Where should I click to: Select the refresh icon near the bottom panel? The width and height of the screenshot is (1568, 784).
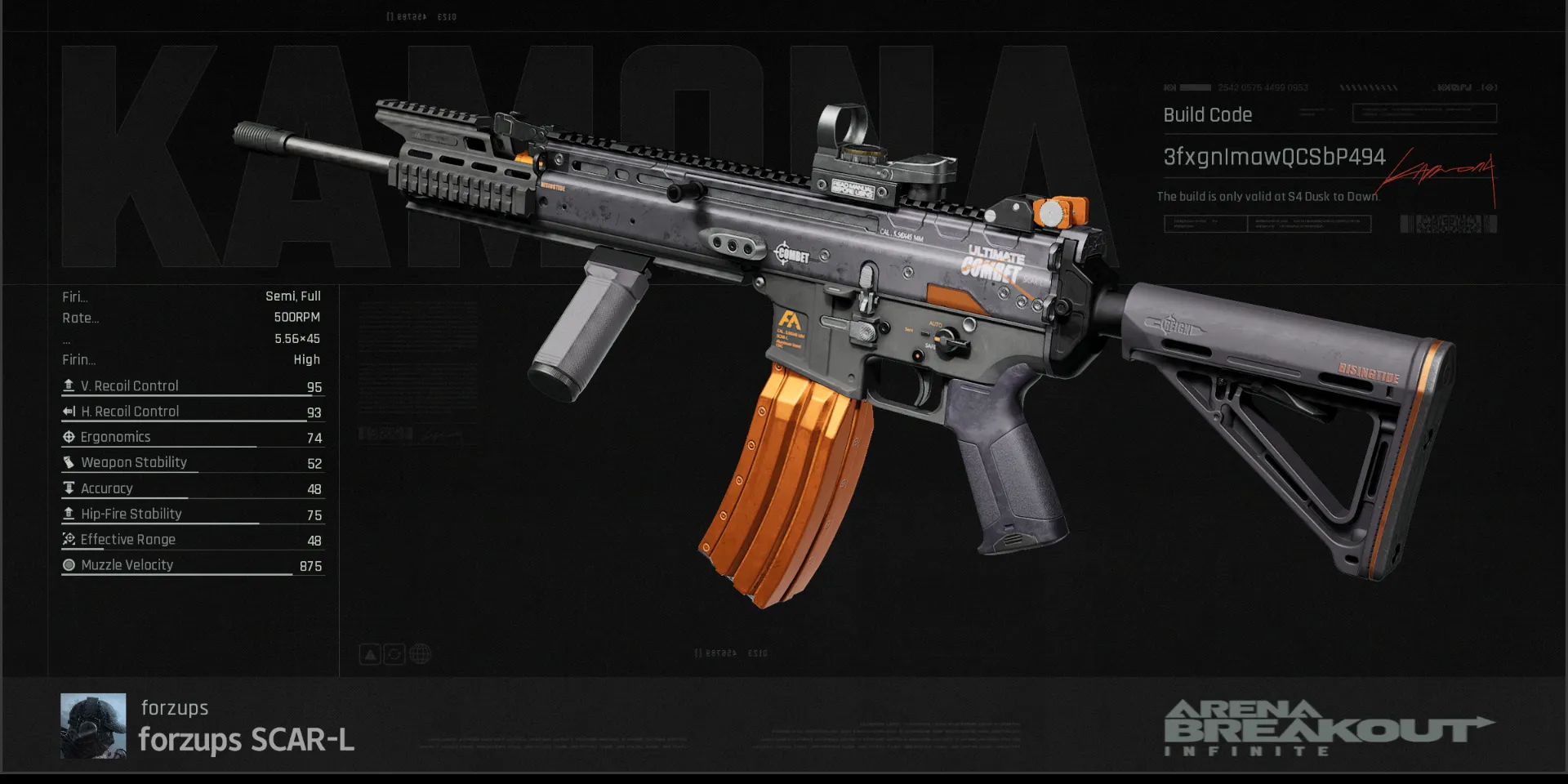pos(394,653)
